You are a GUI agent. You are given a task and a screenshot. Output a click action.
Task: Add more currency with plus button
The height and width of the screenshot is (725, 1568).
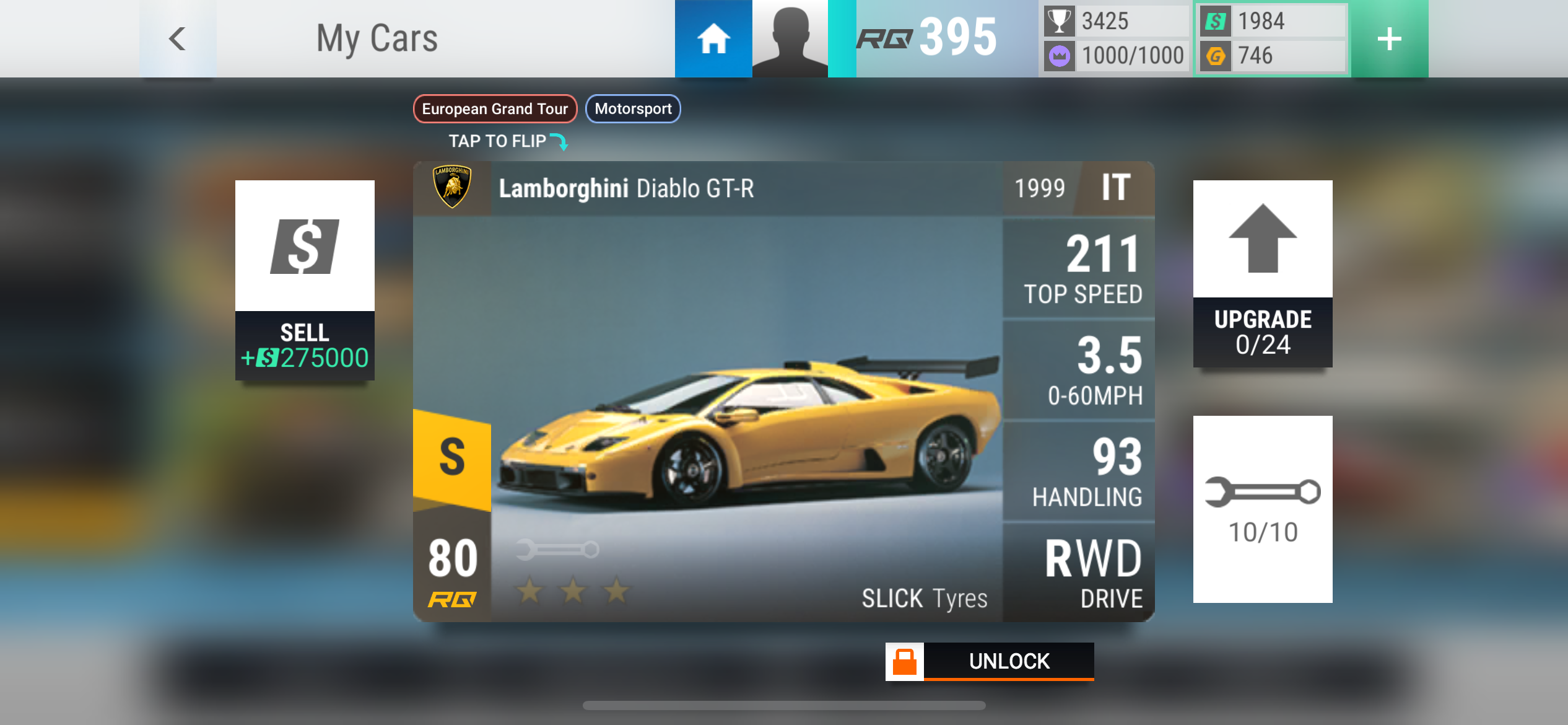(x=1389, y=38)
